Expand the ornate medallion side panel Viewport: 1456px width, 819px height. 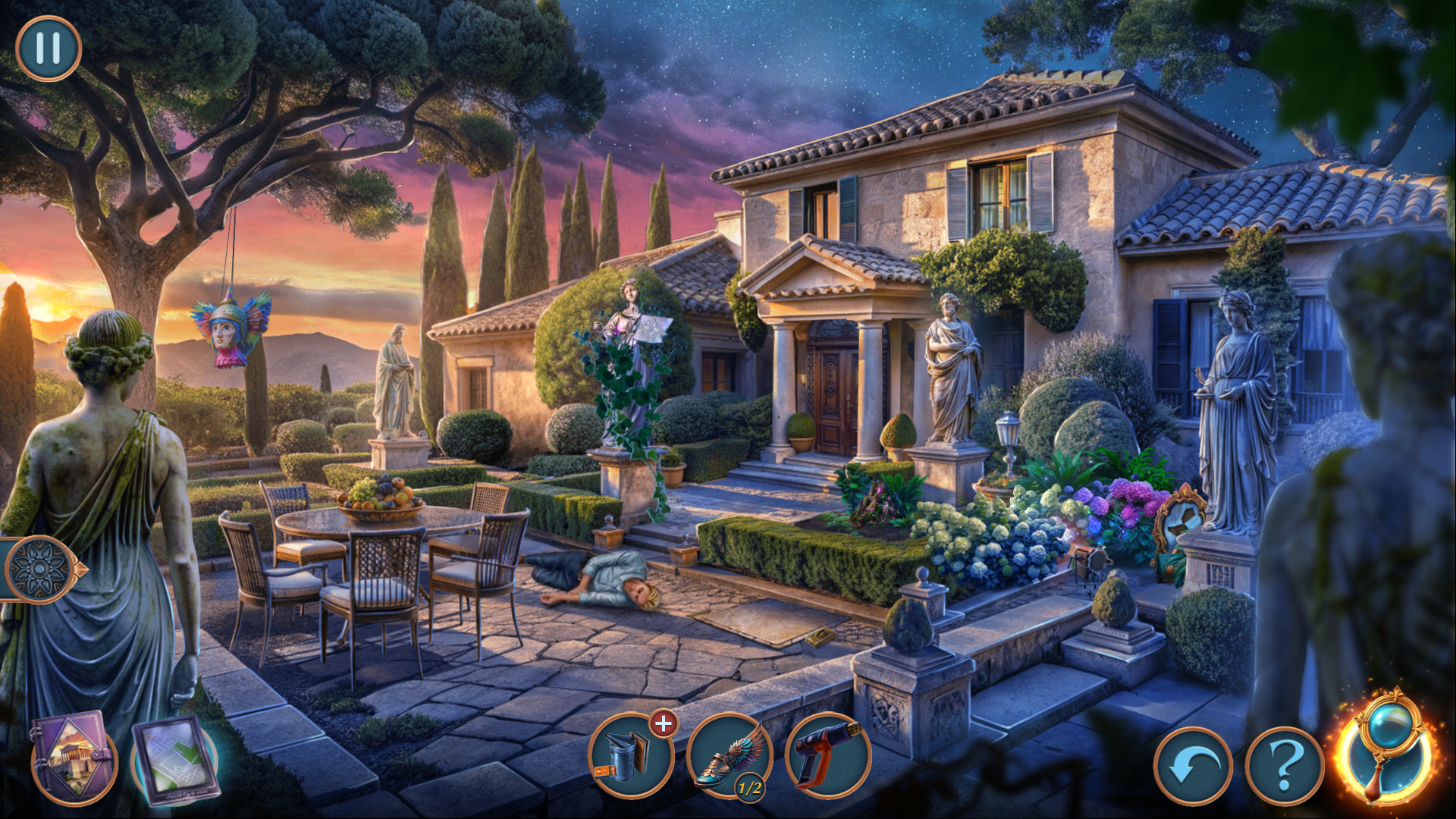pos(40,569)
